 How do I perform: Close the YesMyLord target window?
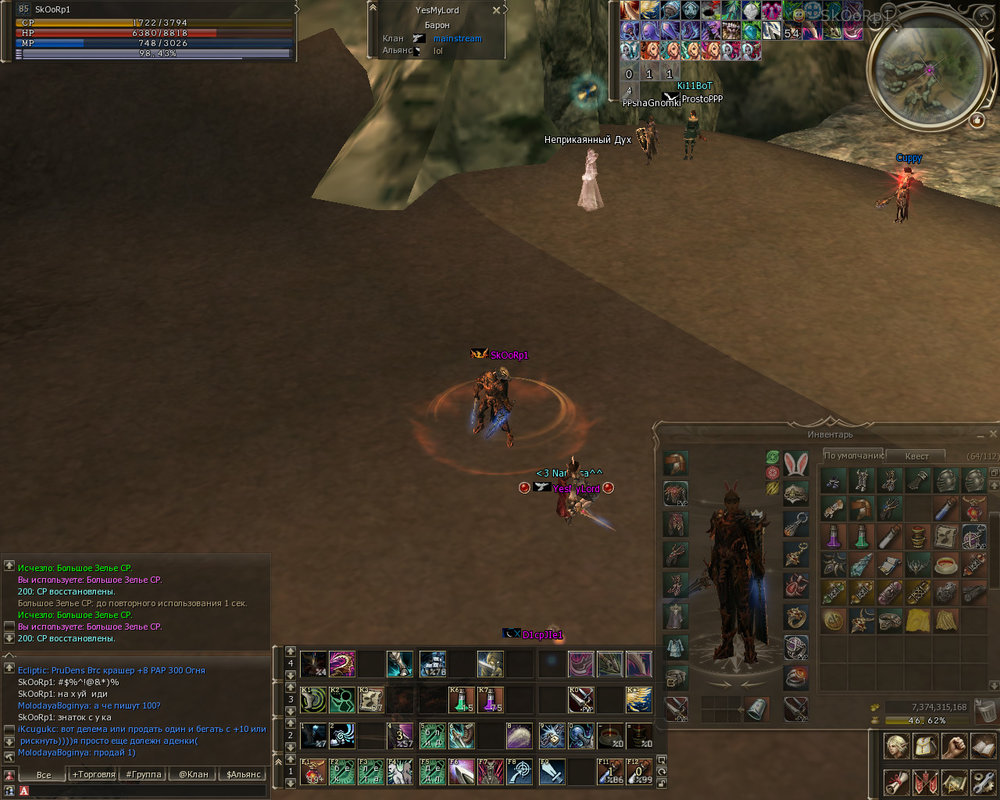[x=497, y=10]
